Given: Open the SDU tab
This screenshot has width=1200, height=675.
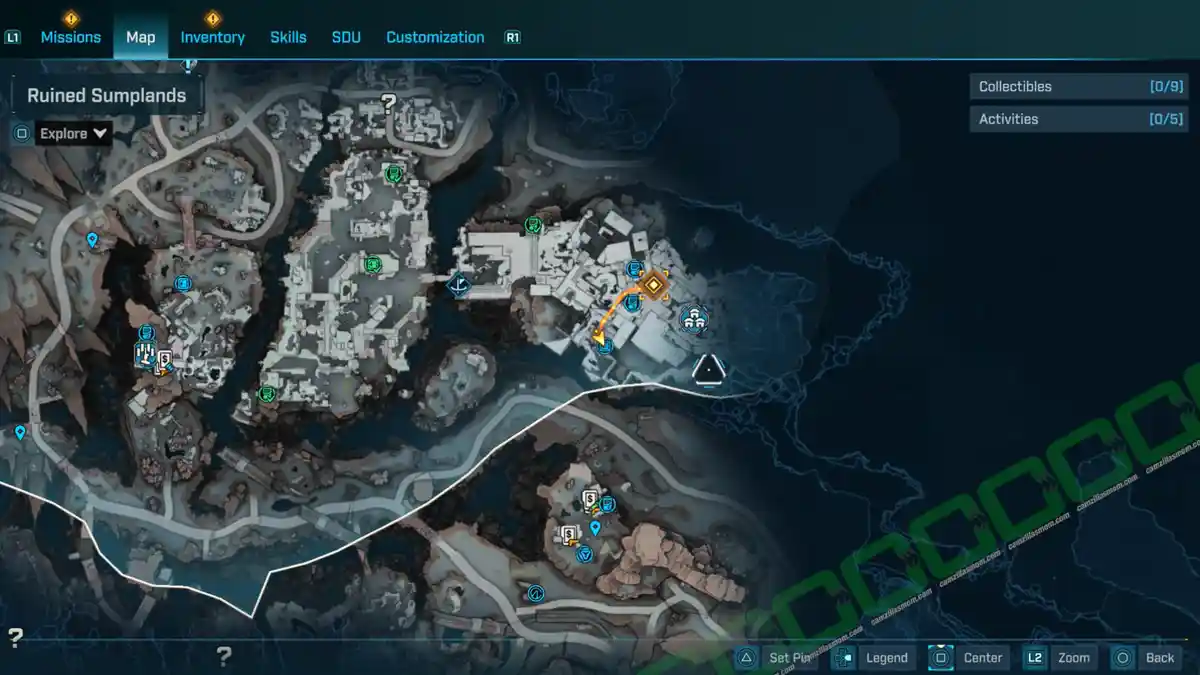Looking at the screenshot, I should [346, 37].
